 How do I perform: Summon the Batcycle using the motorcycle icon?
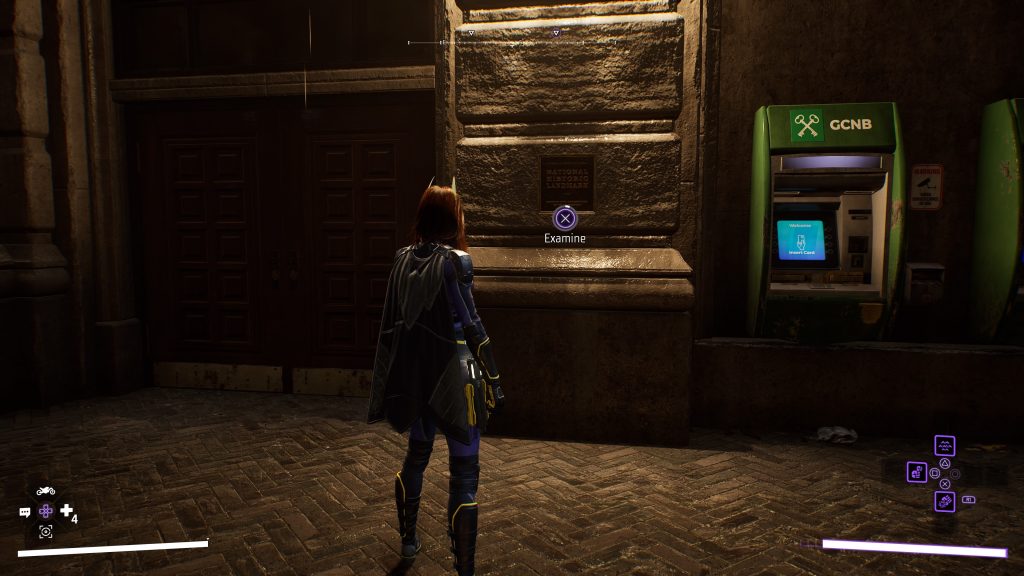pyautogui.click(x=45, y=491)
